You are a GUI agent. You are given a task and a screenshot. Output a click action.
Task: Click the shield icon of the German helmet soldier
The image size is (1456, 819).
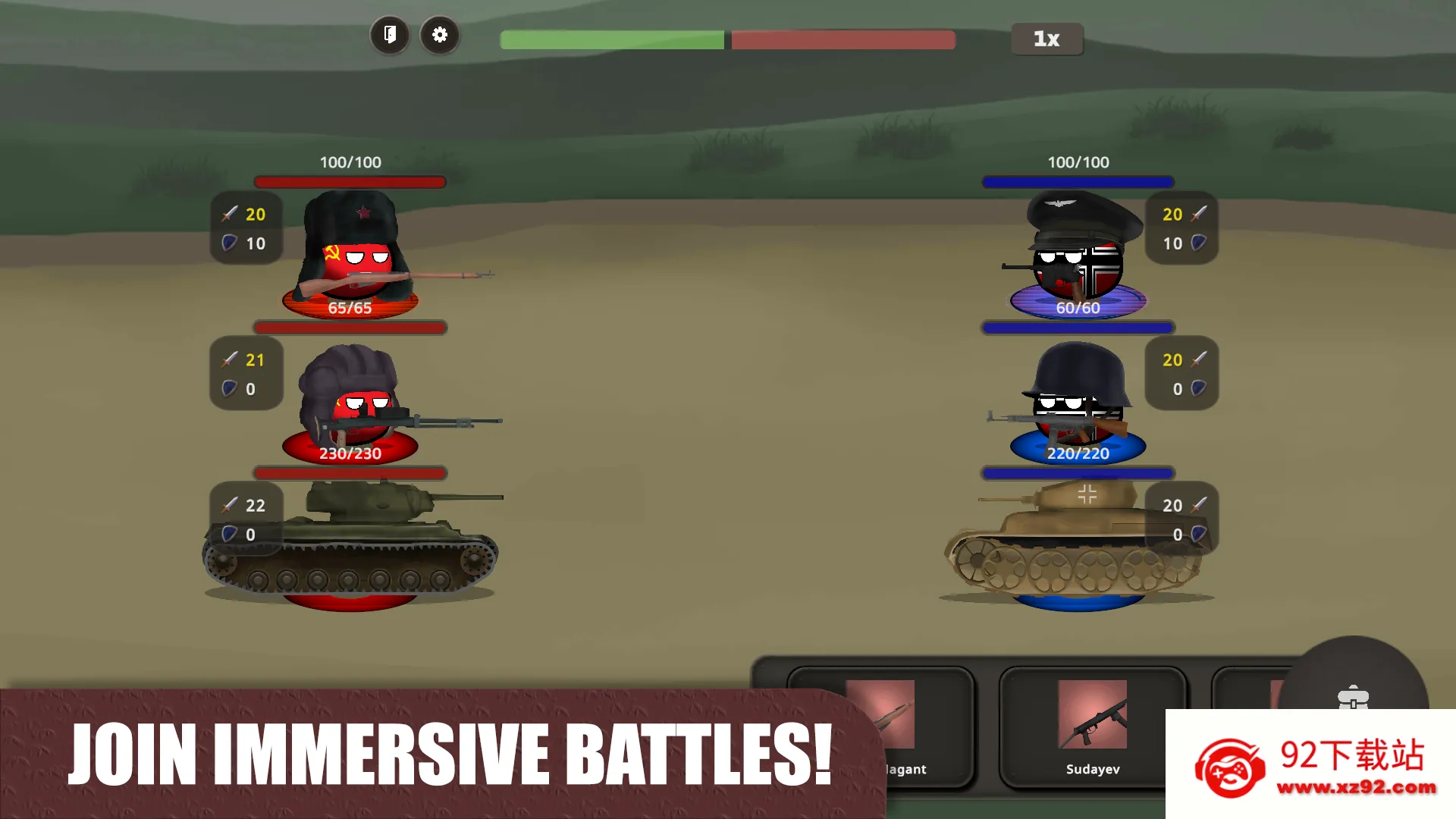pos(1197,389)
